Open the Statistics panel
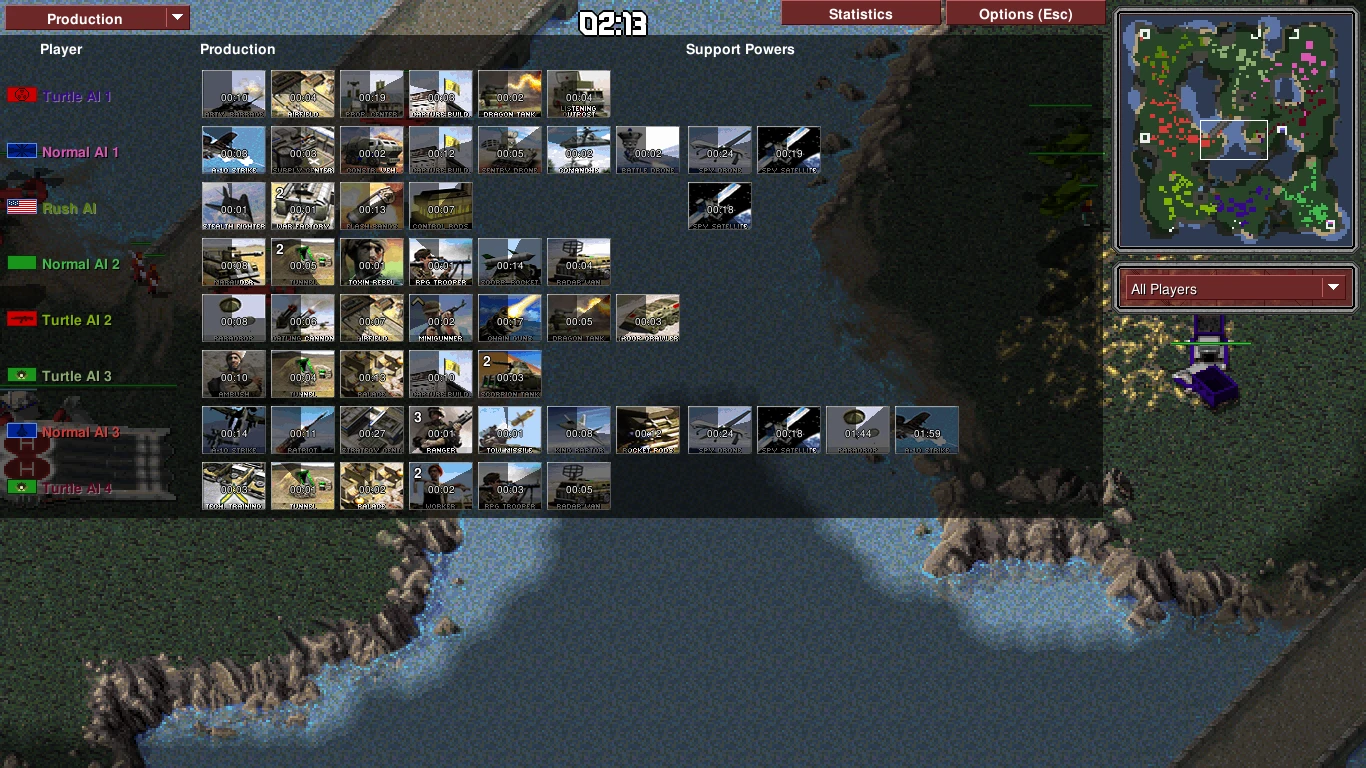The height and width of the screenshot is (768, 1366). pyautogui.click(x=860, y=14)
